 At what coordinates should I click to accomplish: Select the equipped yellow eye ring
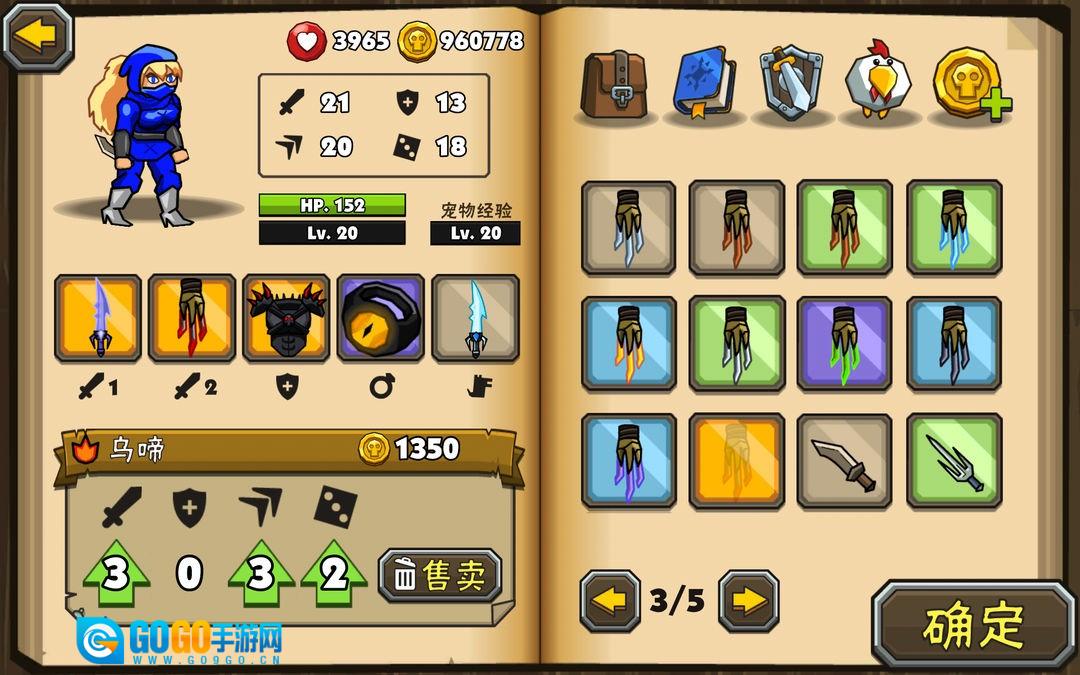pos(381,318)
